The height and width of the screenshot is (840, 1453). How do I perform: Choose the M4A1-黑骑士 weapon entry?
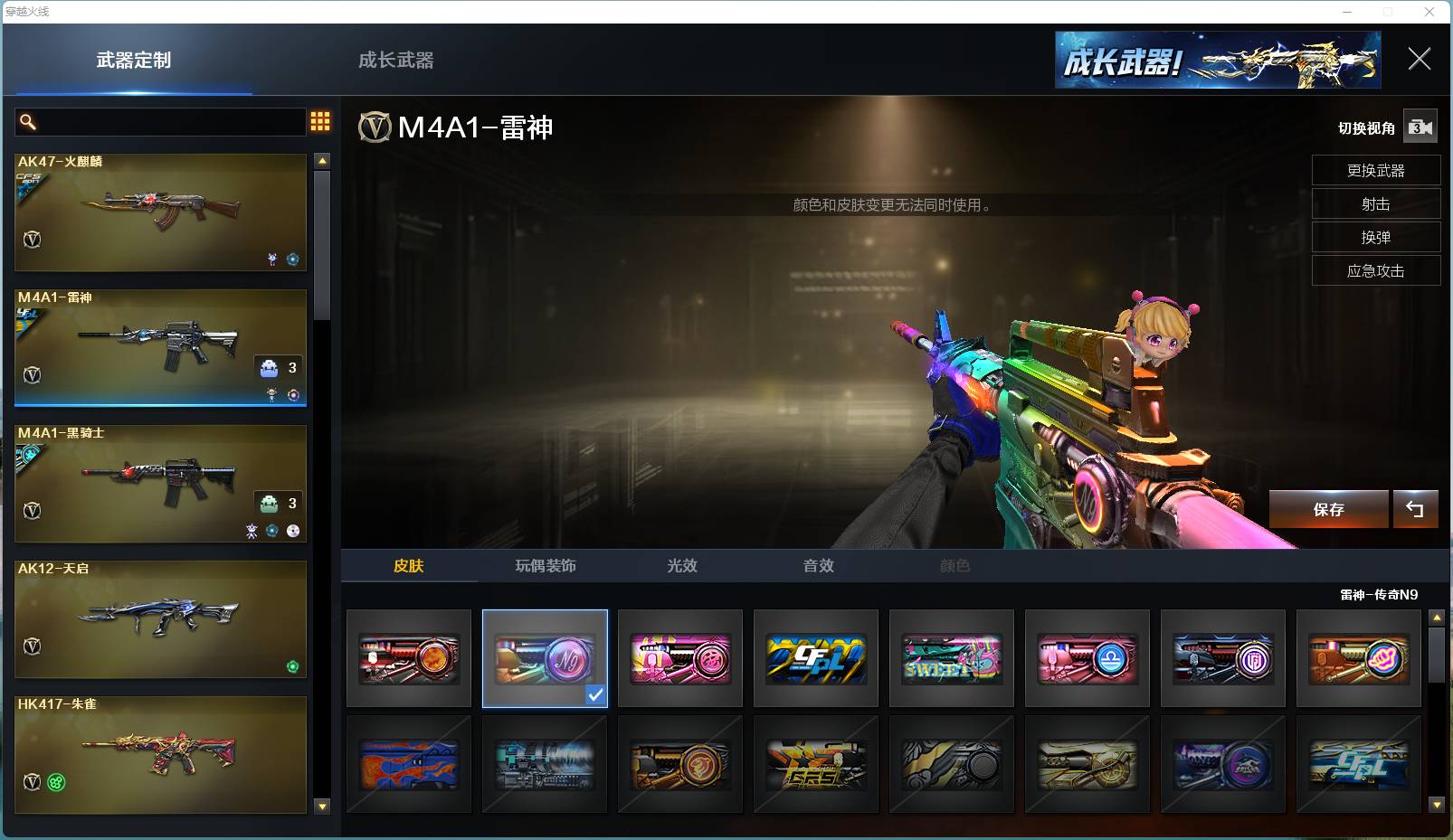click(160, 484)
